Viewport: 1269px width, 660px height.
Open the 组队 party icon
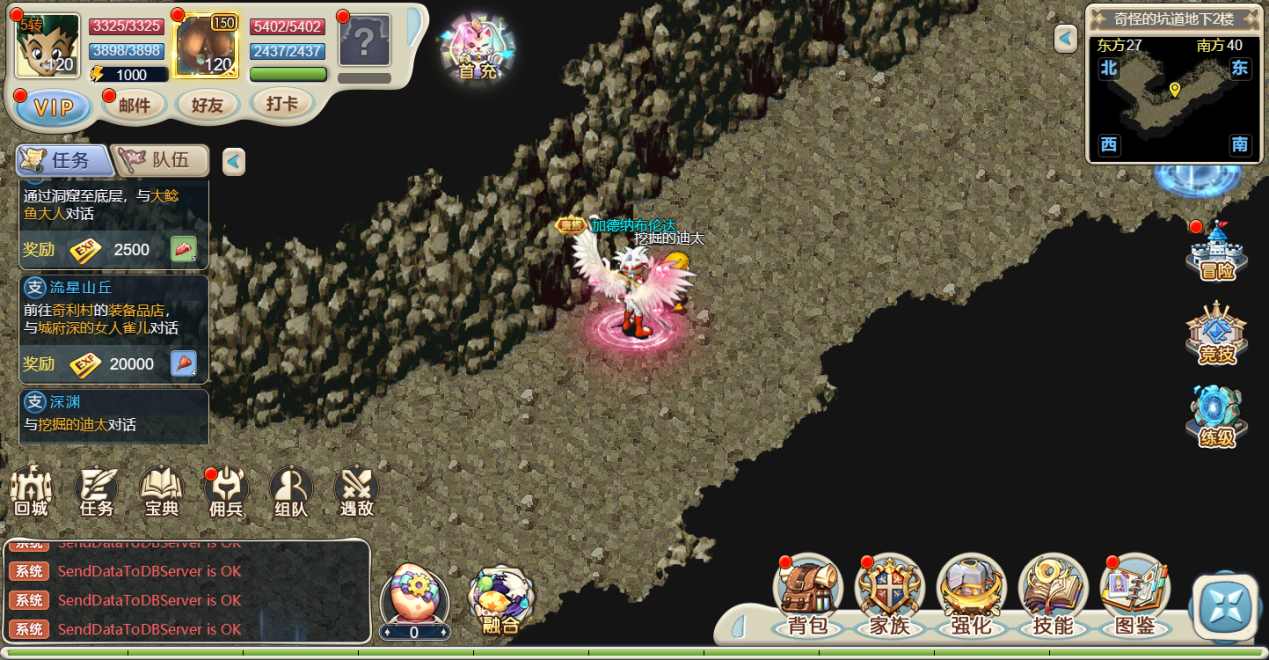click(x=291, y=491)
